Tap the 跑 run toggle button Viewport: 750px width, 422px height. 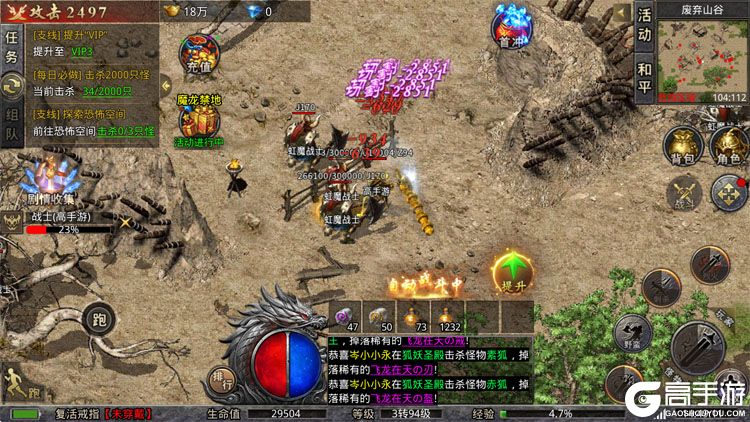98,320
